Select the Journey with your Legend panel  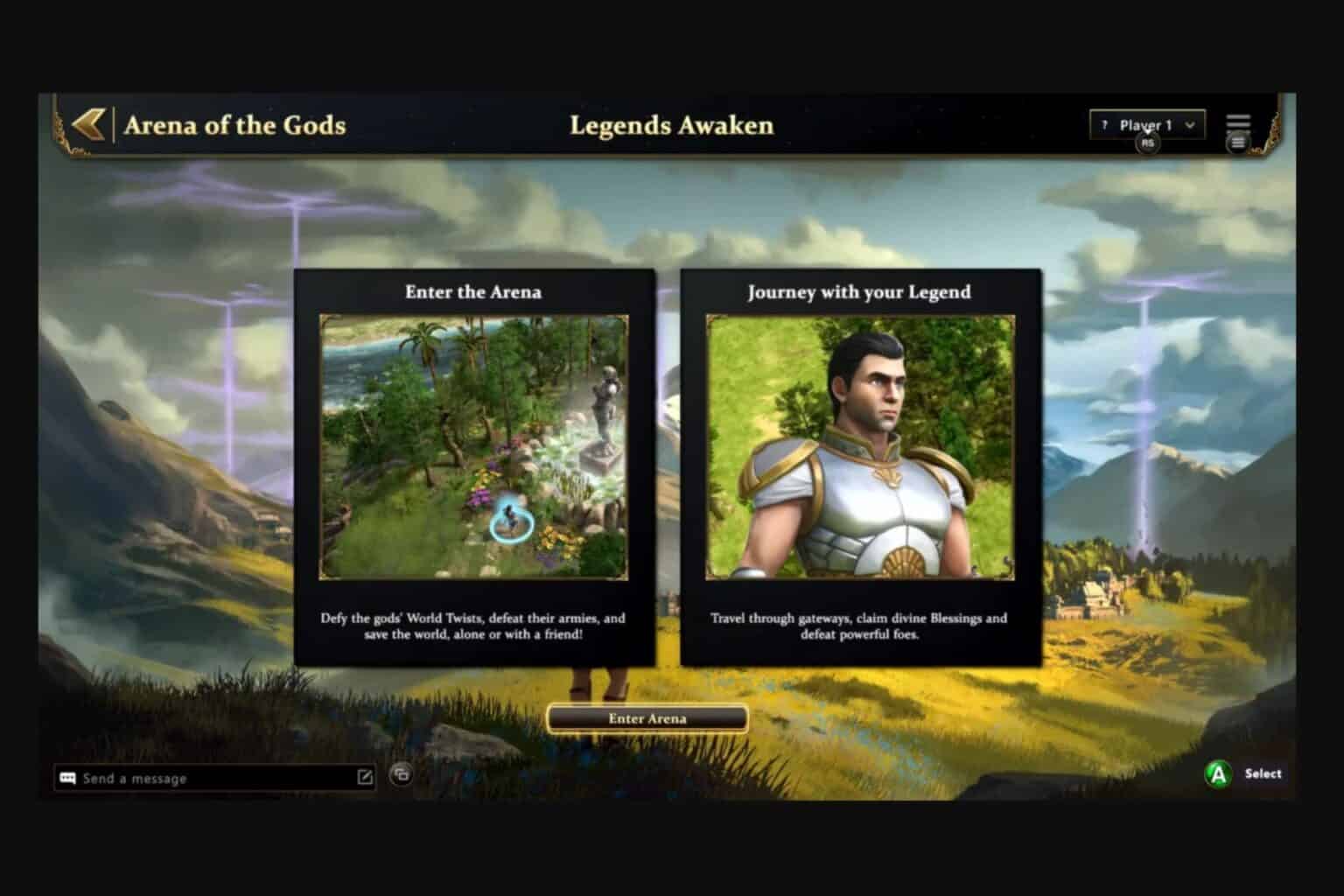[x=860, y=464]
